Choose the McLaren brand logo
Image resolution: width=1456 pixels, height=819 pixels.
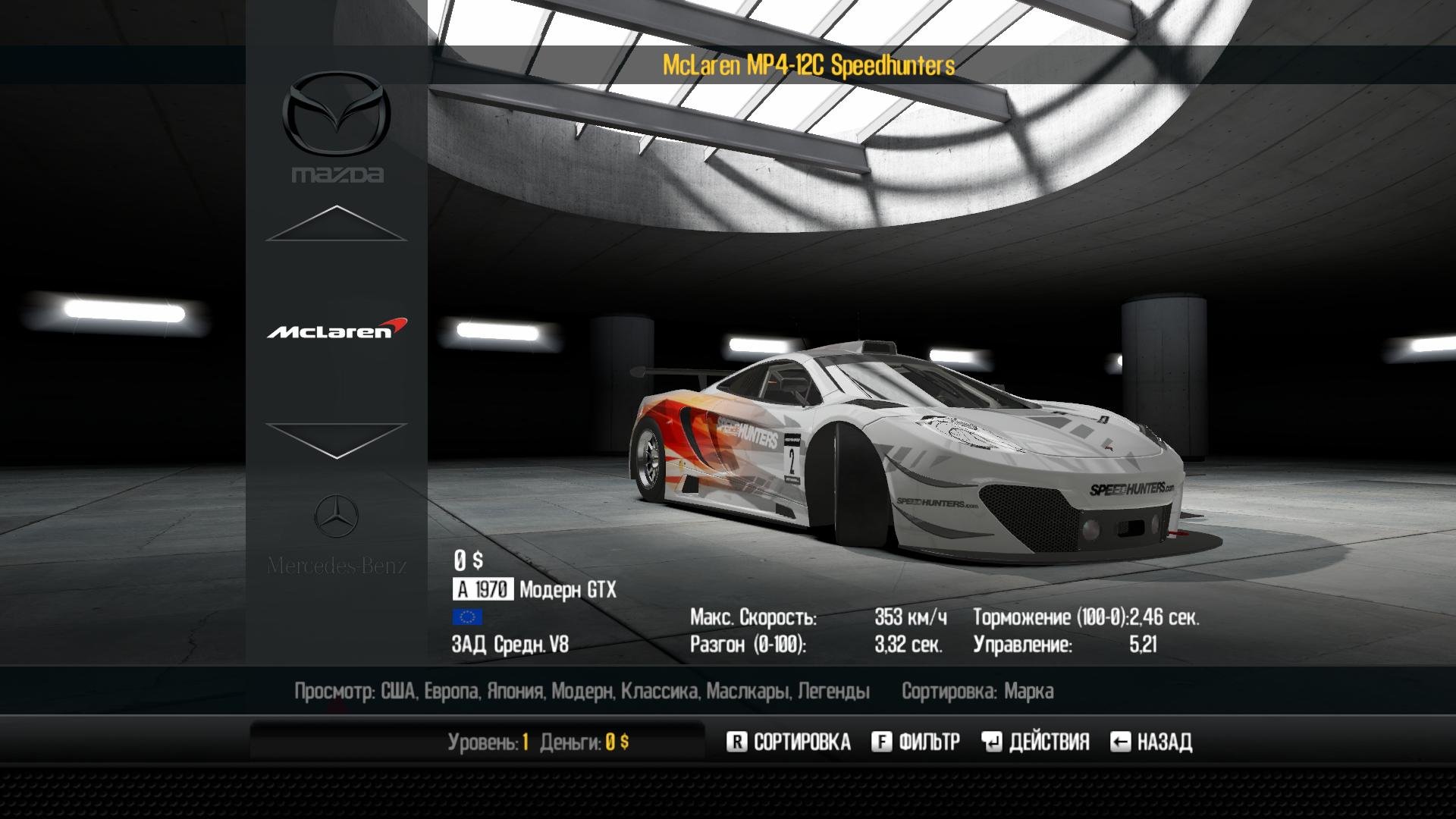click(337, 329)
